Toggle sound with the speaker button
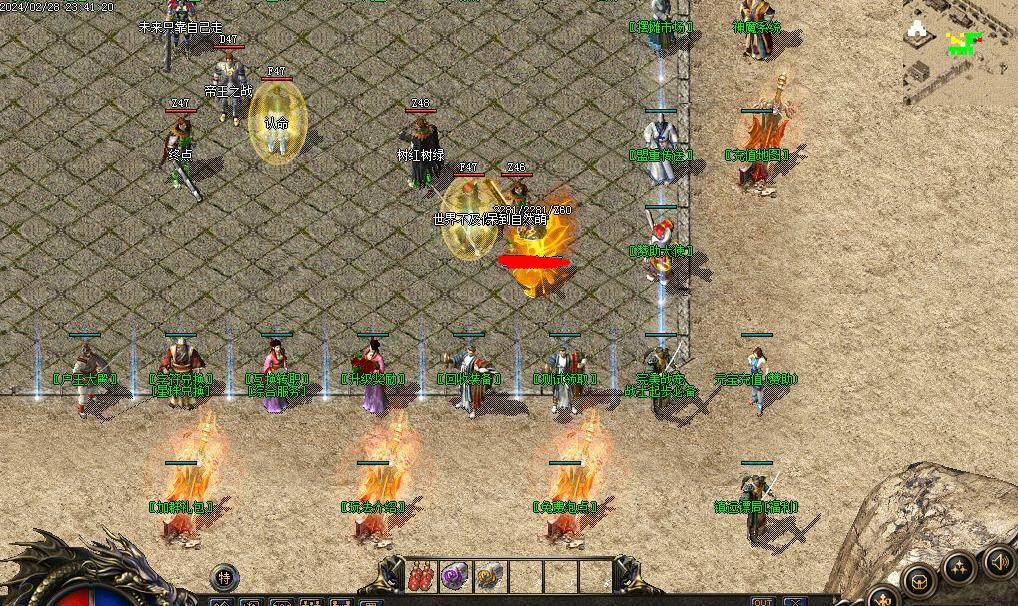The height and width of the screenshot is (606, 1018). click(999, 561)
